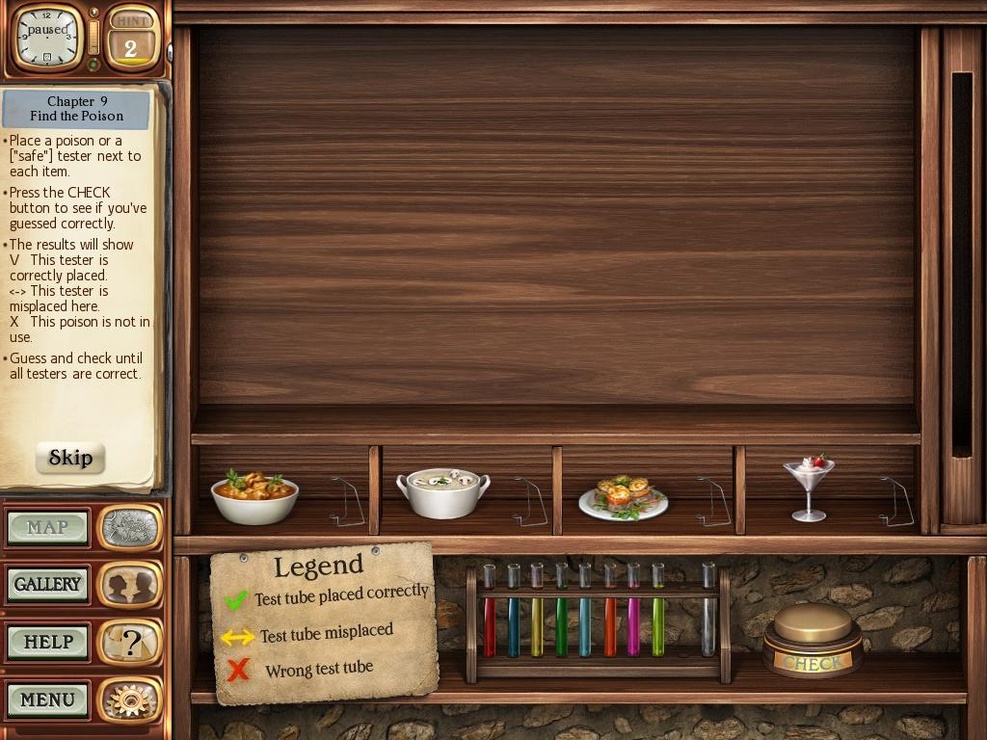Skip the Find the Poison puzzle
The width and height of the screenshot is (987, 740).
(70, 458)
